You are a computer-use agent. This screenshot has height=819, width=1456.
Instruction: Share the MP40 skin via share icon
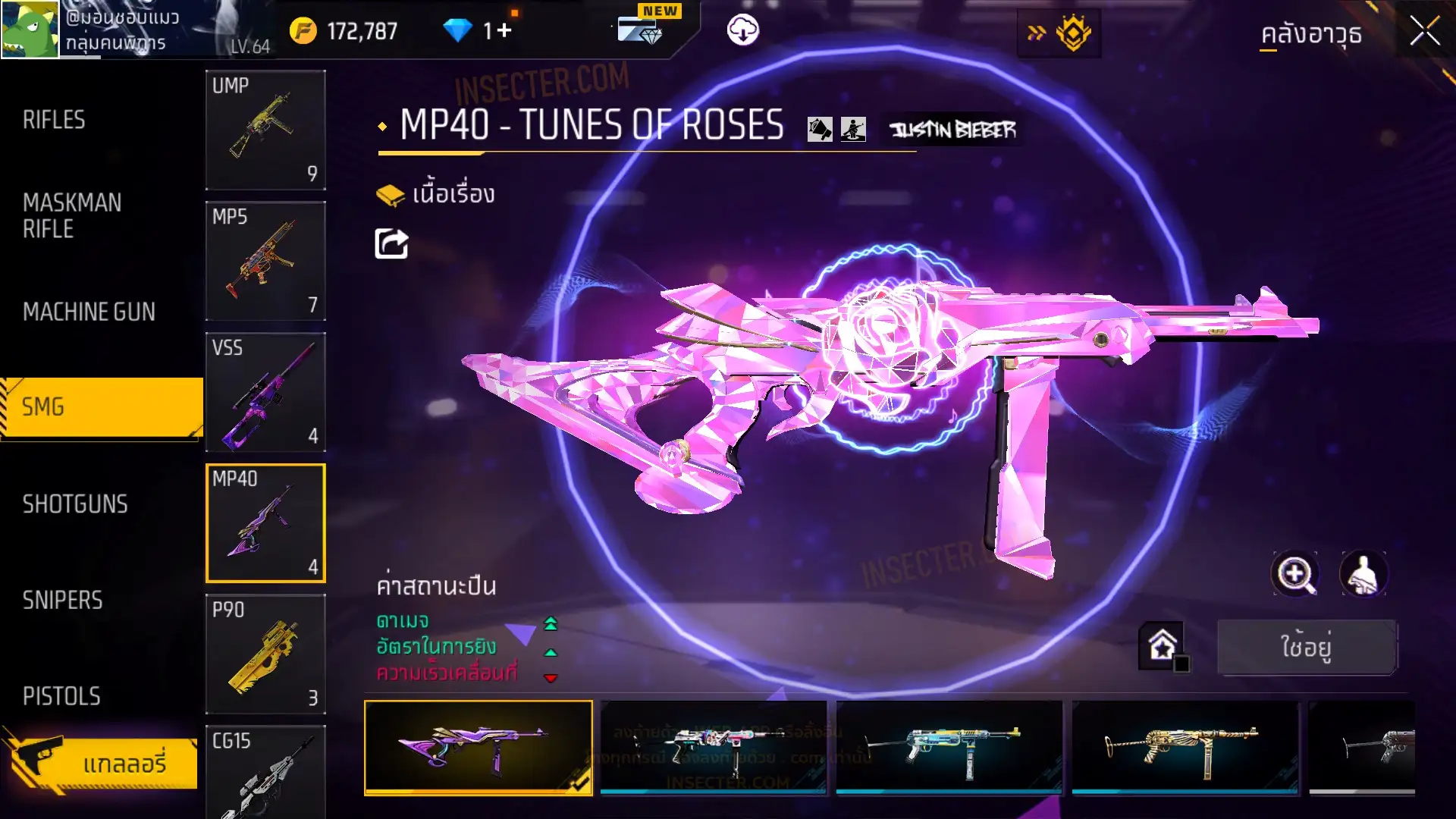coord(391,244)
